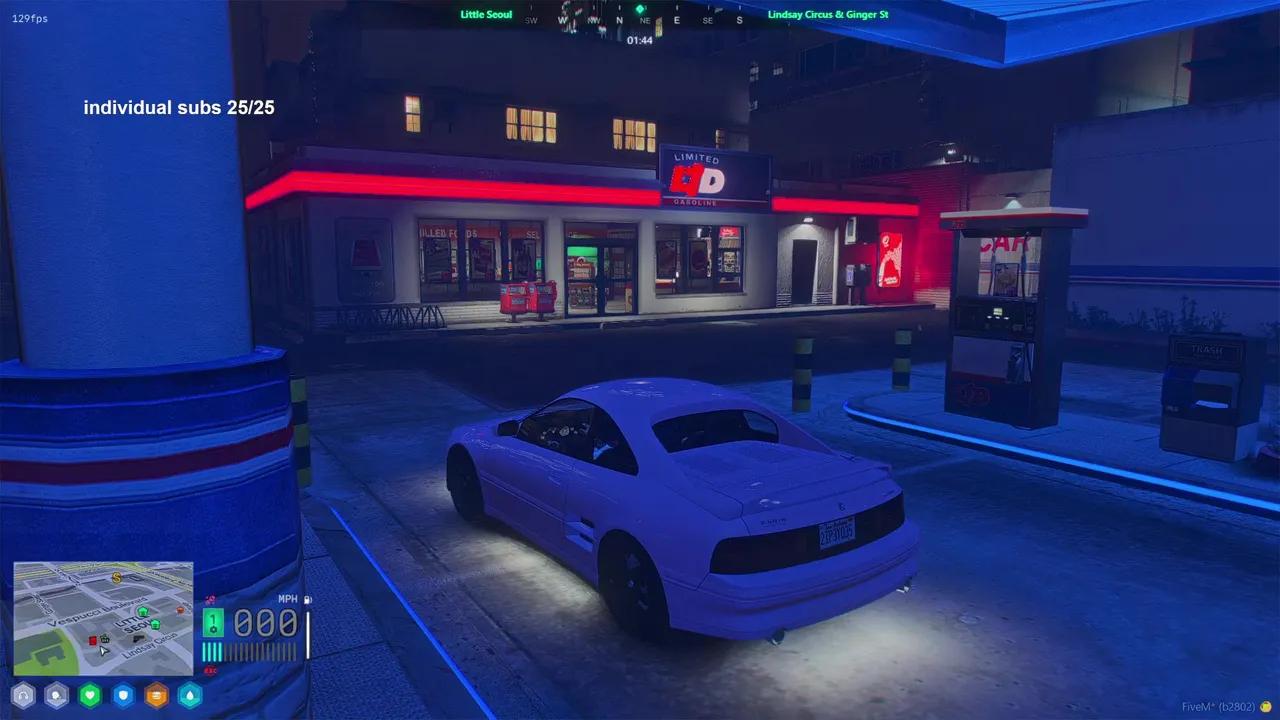Select the yellow dollar-sign marker on the minimap
The image size is (1280, 720).
point(117,577)
